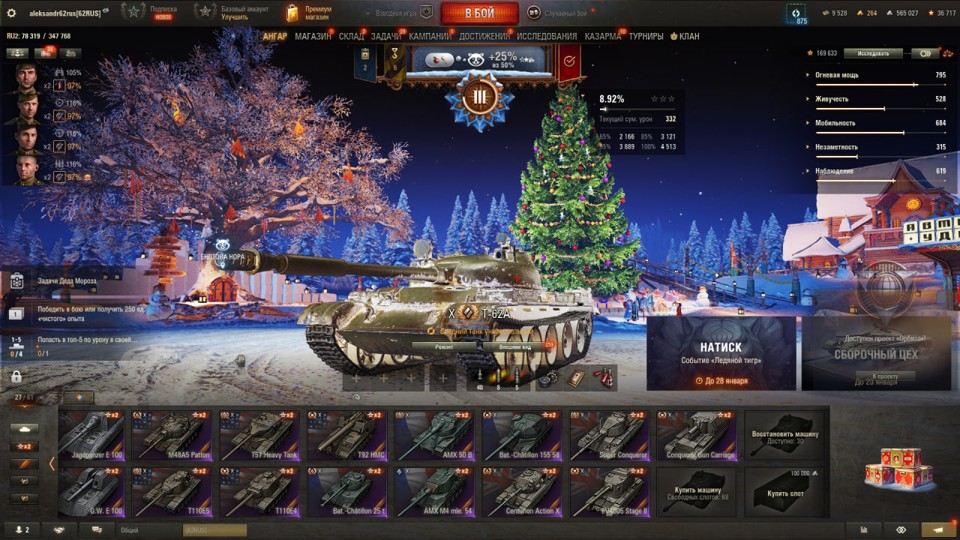Open the КЛАН tab
This screenshot has height=540, width=960.
tap(685, 37)
